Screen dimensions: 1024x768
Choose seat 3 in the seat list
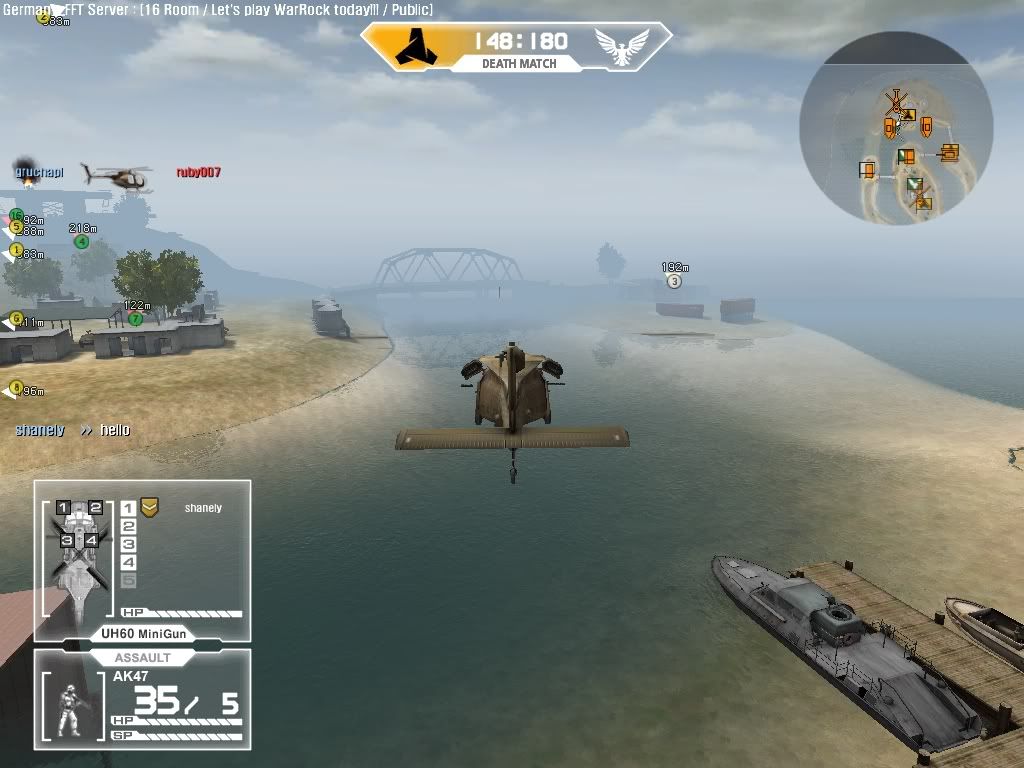point(128,544)
